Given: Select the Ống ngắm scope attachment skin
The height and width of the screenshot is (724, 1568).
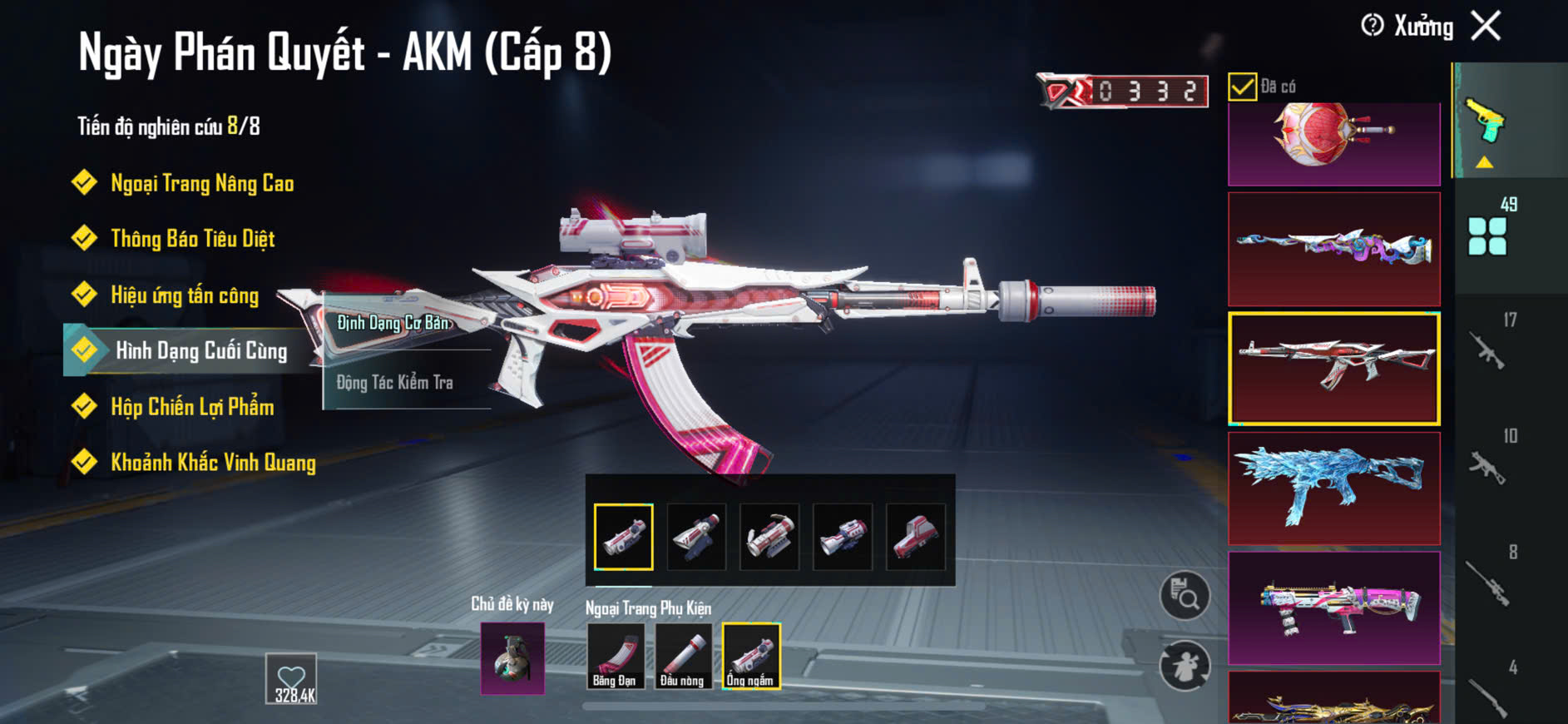Looking at the screenshot, I should point(750,657).
